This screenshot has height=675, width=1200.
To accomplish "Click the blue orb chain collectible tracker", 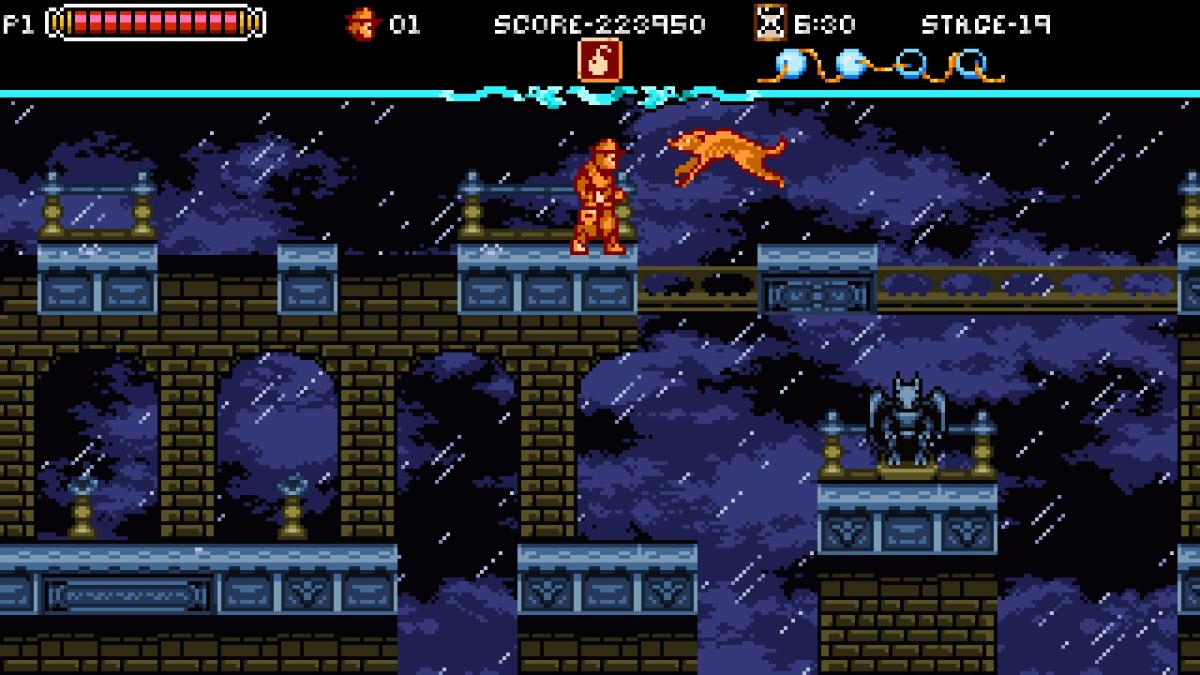I will click(x=880, y=66).
